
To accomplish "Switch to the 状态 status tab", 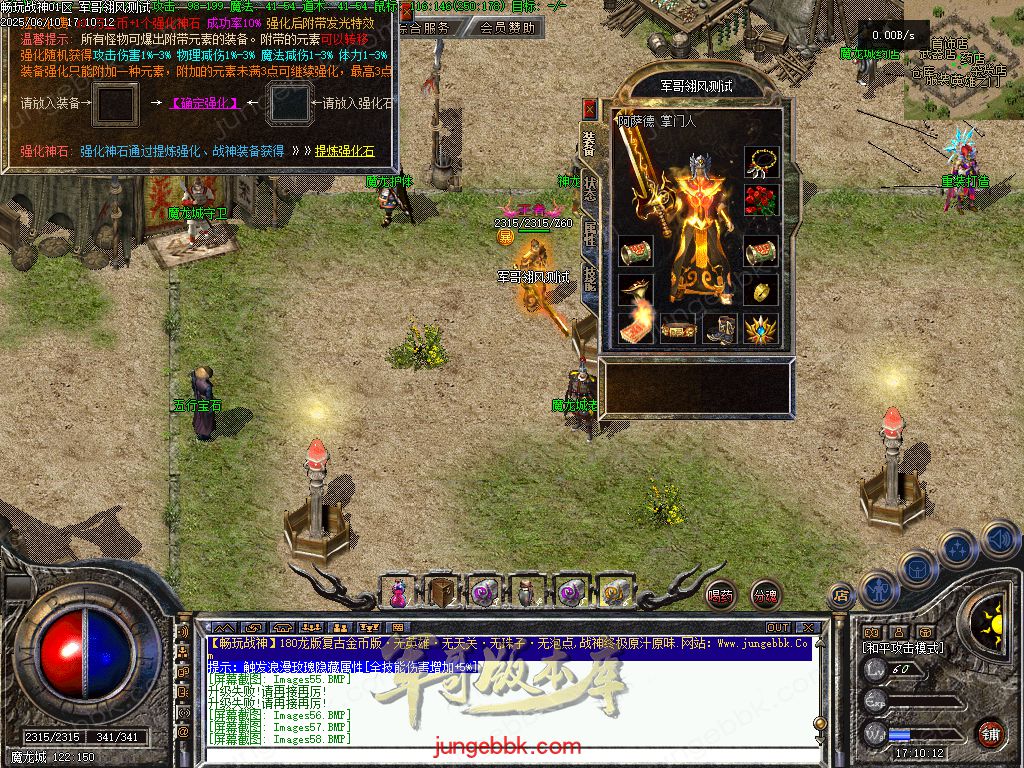I will tap(590, 190).
